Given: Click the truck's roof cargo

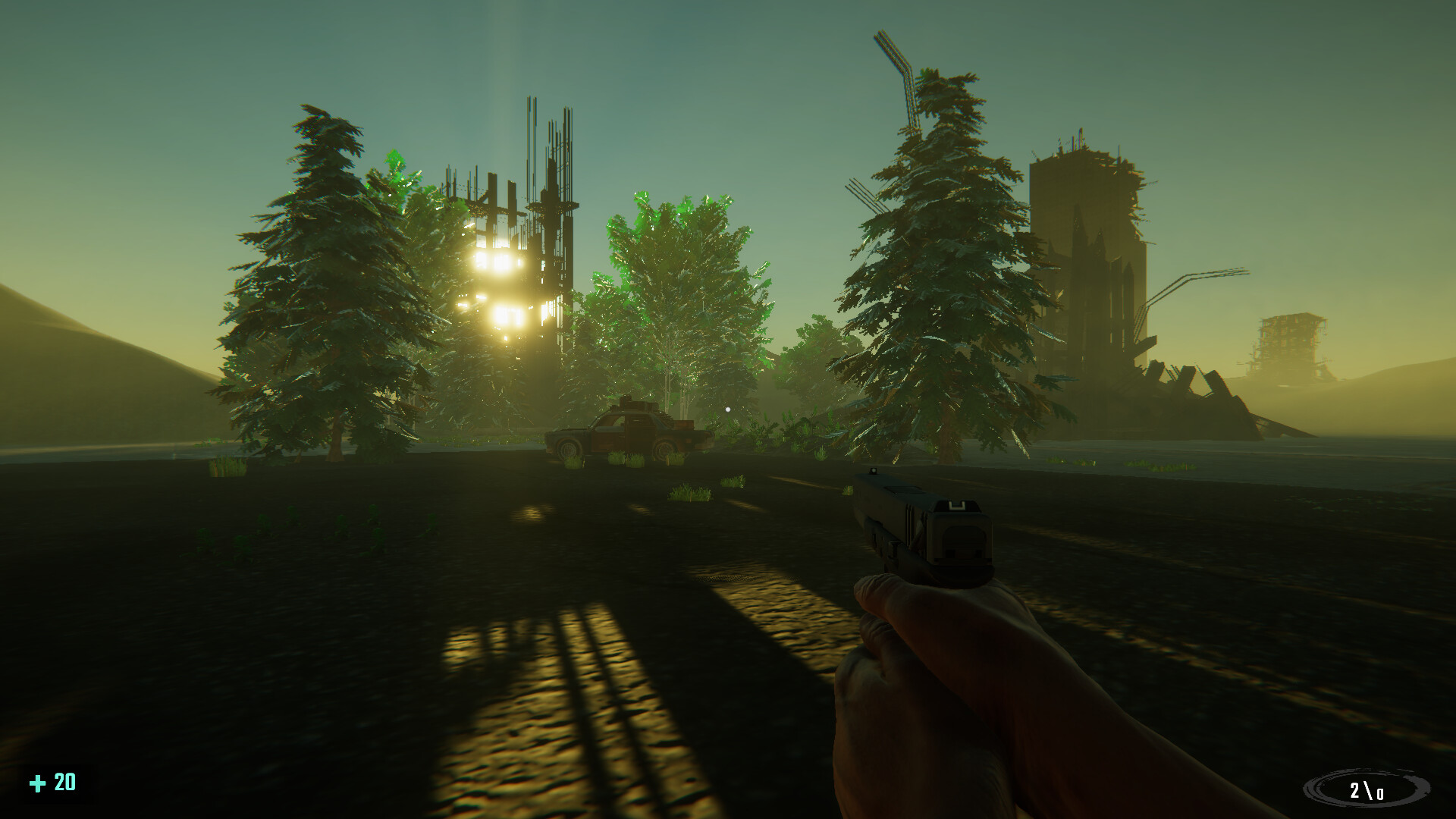Looking at the screenshot, I should pos(637,406).
